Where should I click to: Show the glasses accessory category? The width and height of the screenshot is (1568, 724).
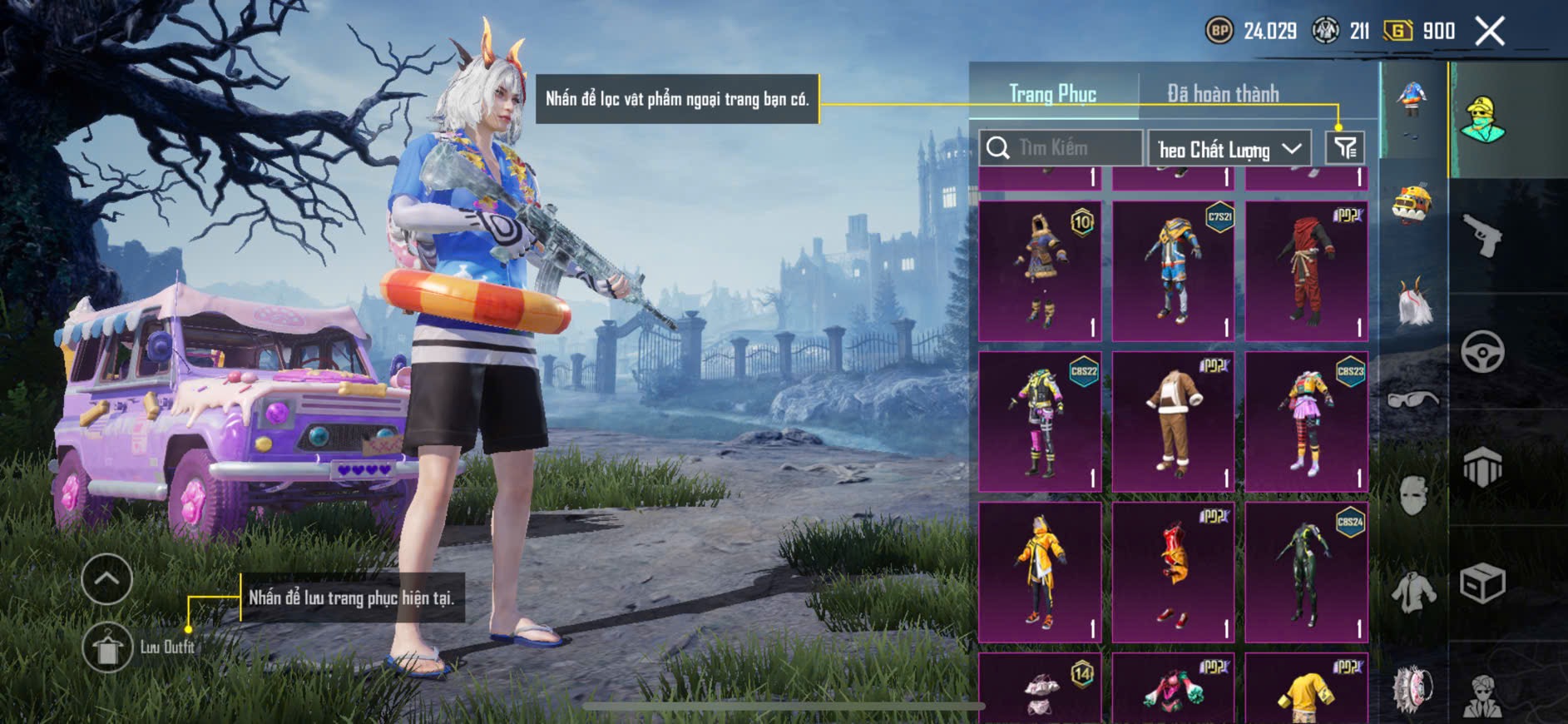(1412, 400)
